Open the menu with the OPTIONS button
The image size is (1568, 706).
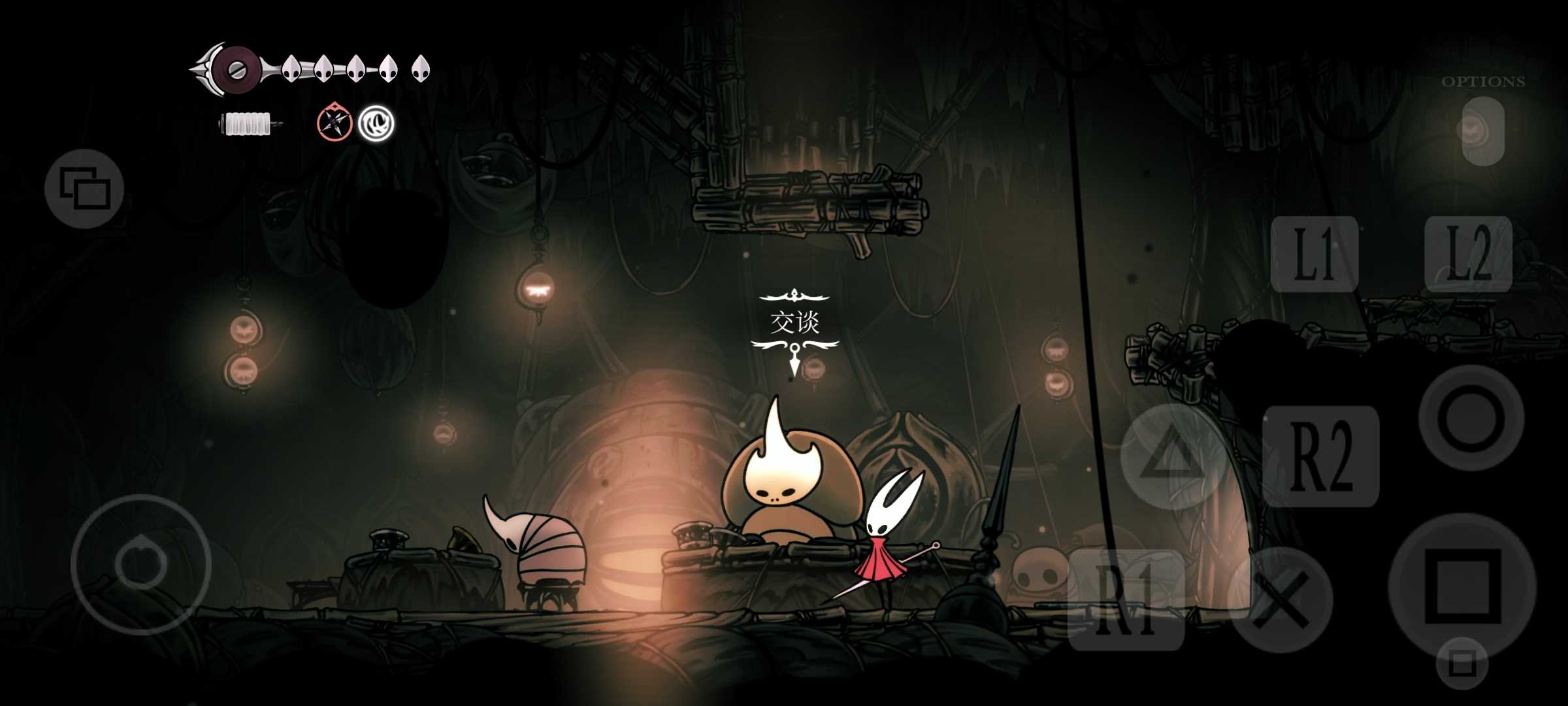1483,131
